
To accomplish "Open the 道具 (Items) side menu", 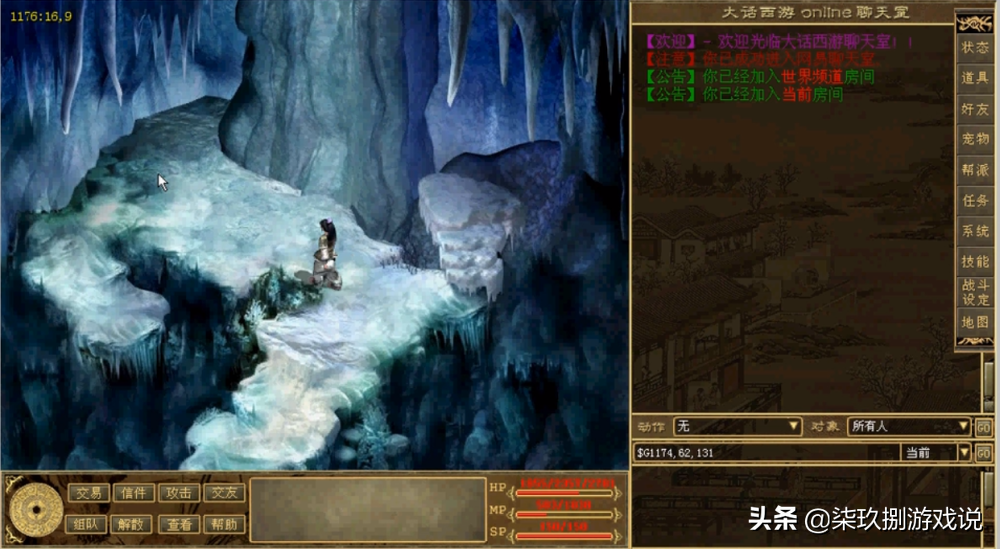I will pyautogui.click(x=975, y=78).
